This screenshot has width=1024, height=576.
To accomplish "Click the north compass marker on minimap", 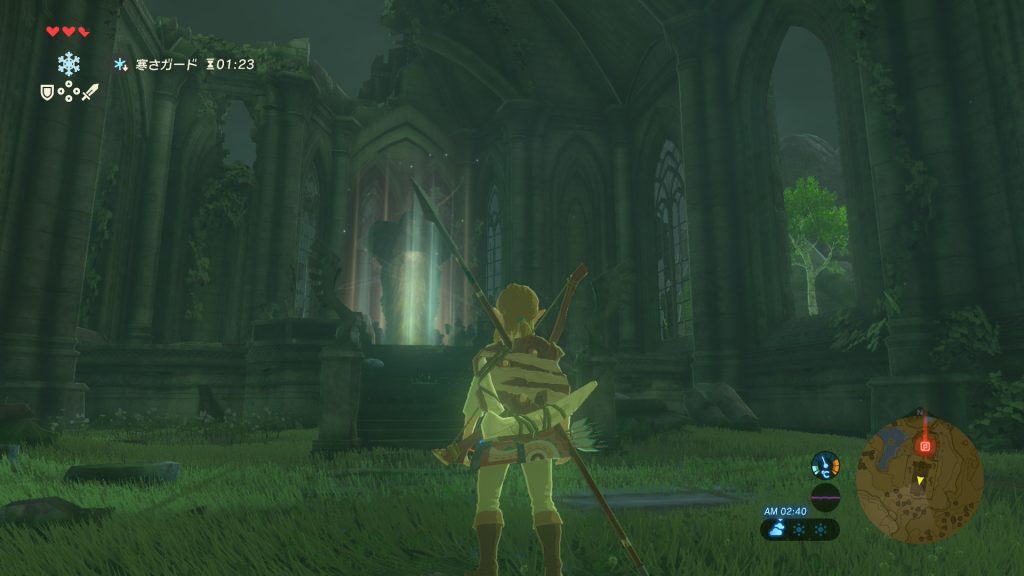I will (x=919, y=412).
